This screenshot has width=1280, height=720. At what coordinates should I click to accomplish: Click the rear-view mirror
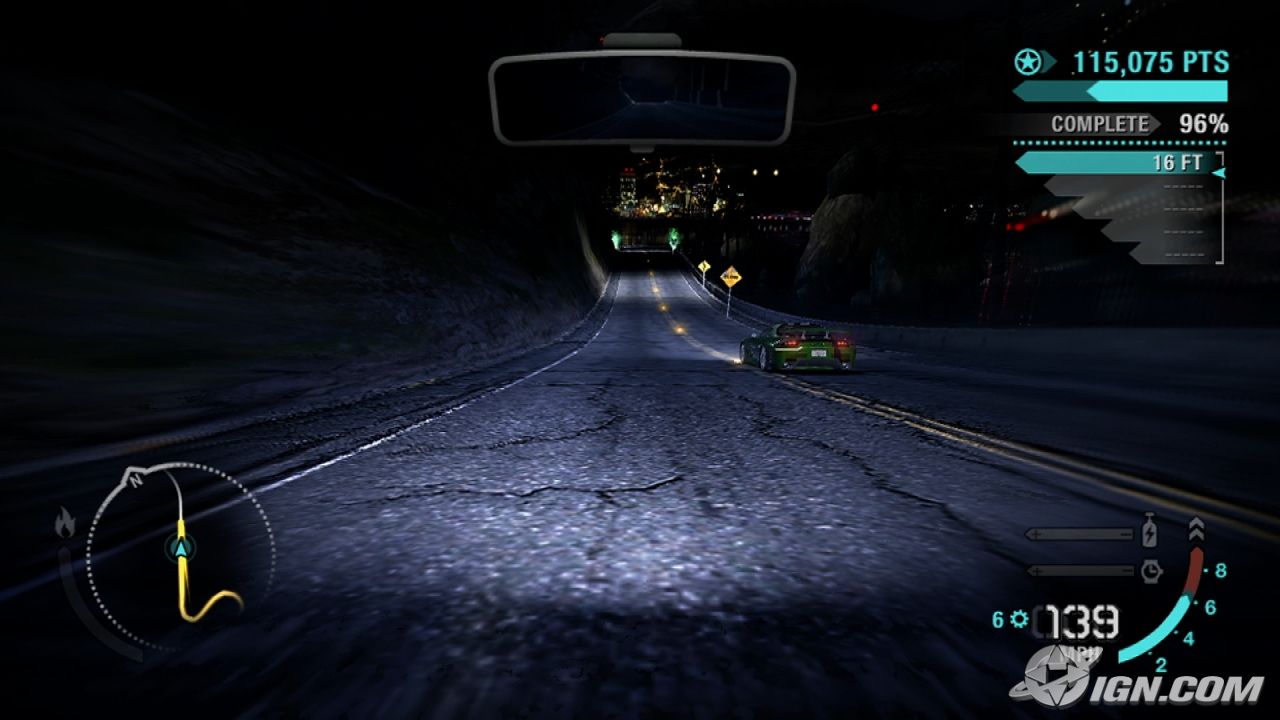coord(641,99)
